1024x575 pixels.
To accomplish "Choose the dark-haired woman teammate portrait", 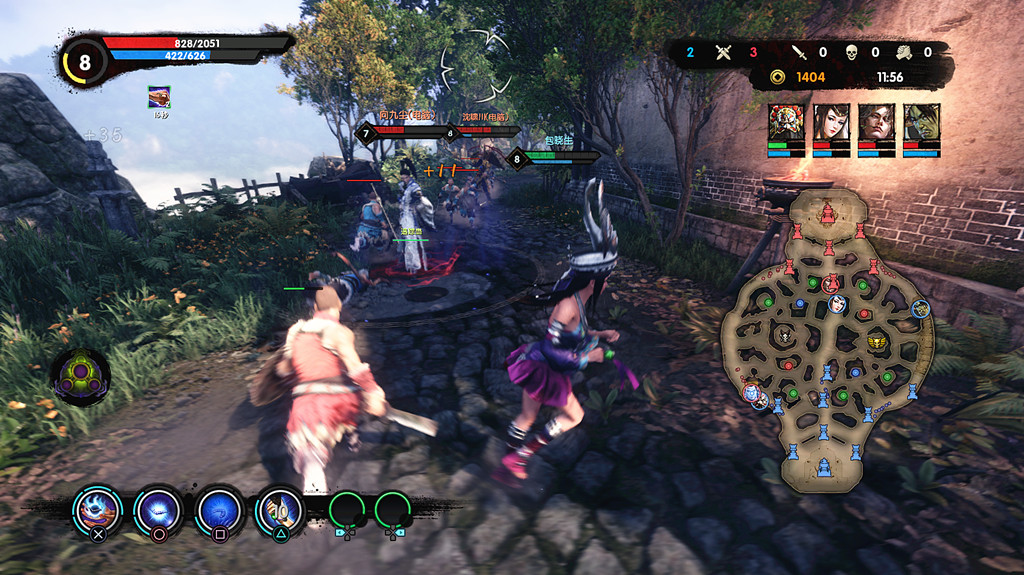I will click(831, 122).
